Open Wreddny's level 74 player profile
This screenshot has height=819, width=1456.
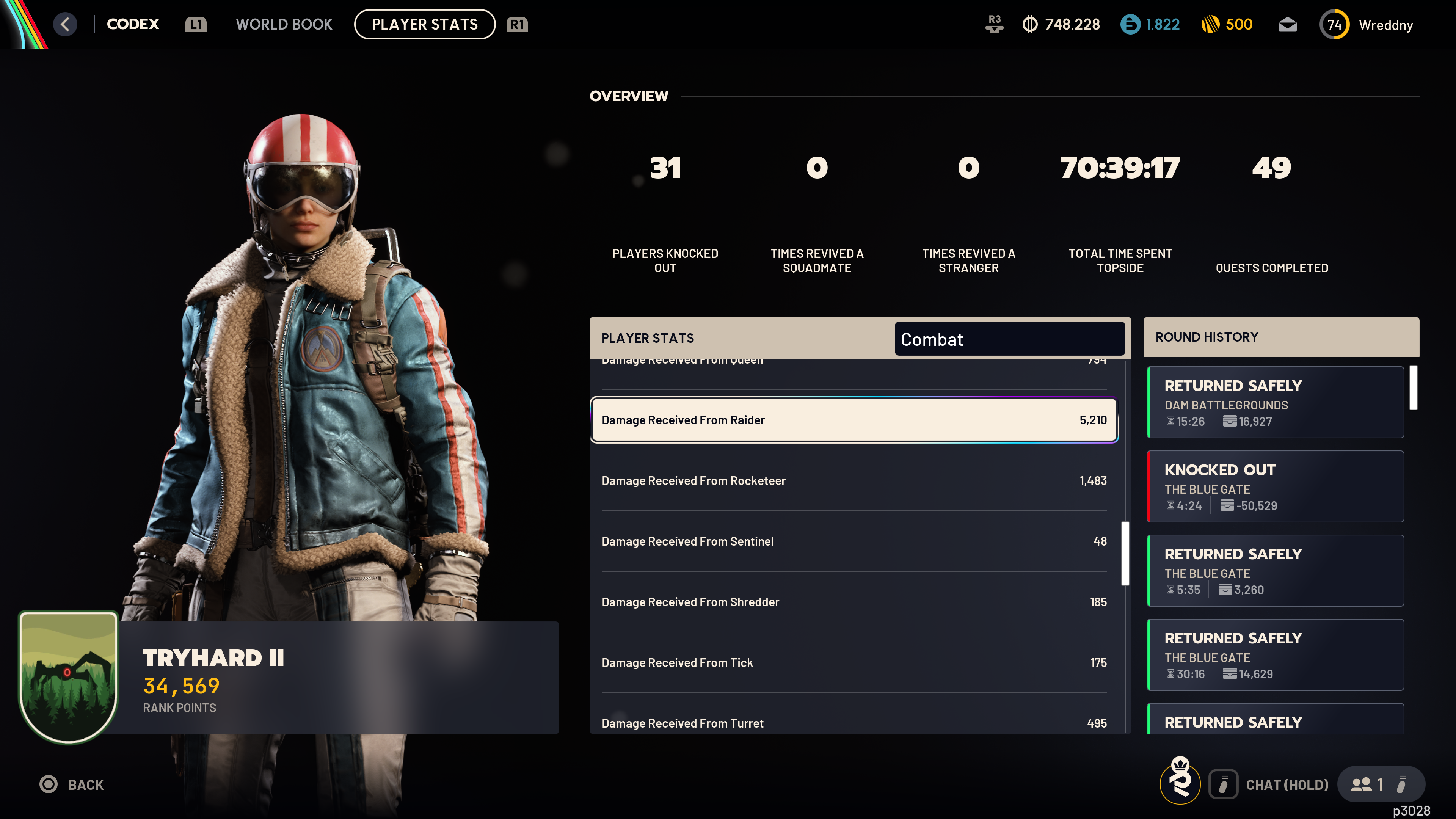coord(1367,25)
